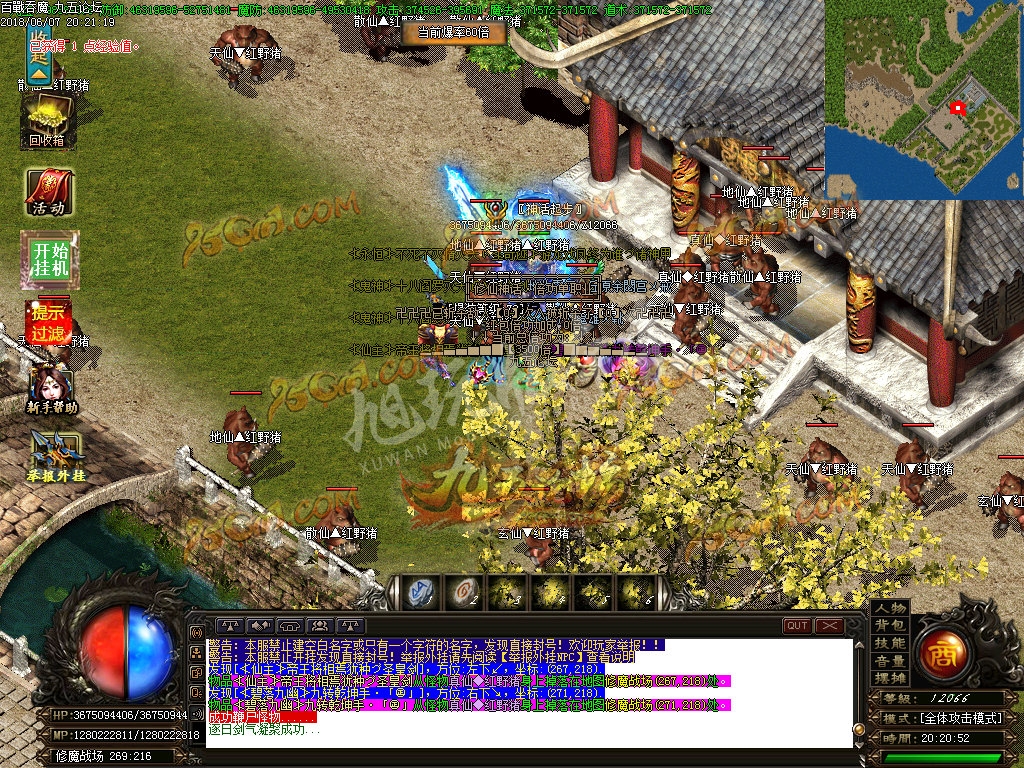Open 新手帮助 newbie help
1024x768 pixels.
[x=50, y=391]
